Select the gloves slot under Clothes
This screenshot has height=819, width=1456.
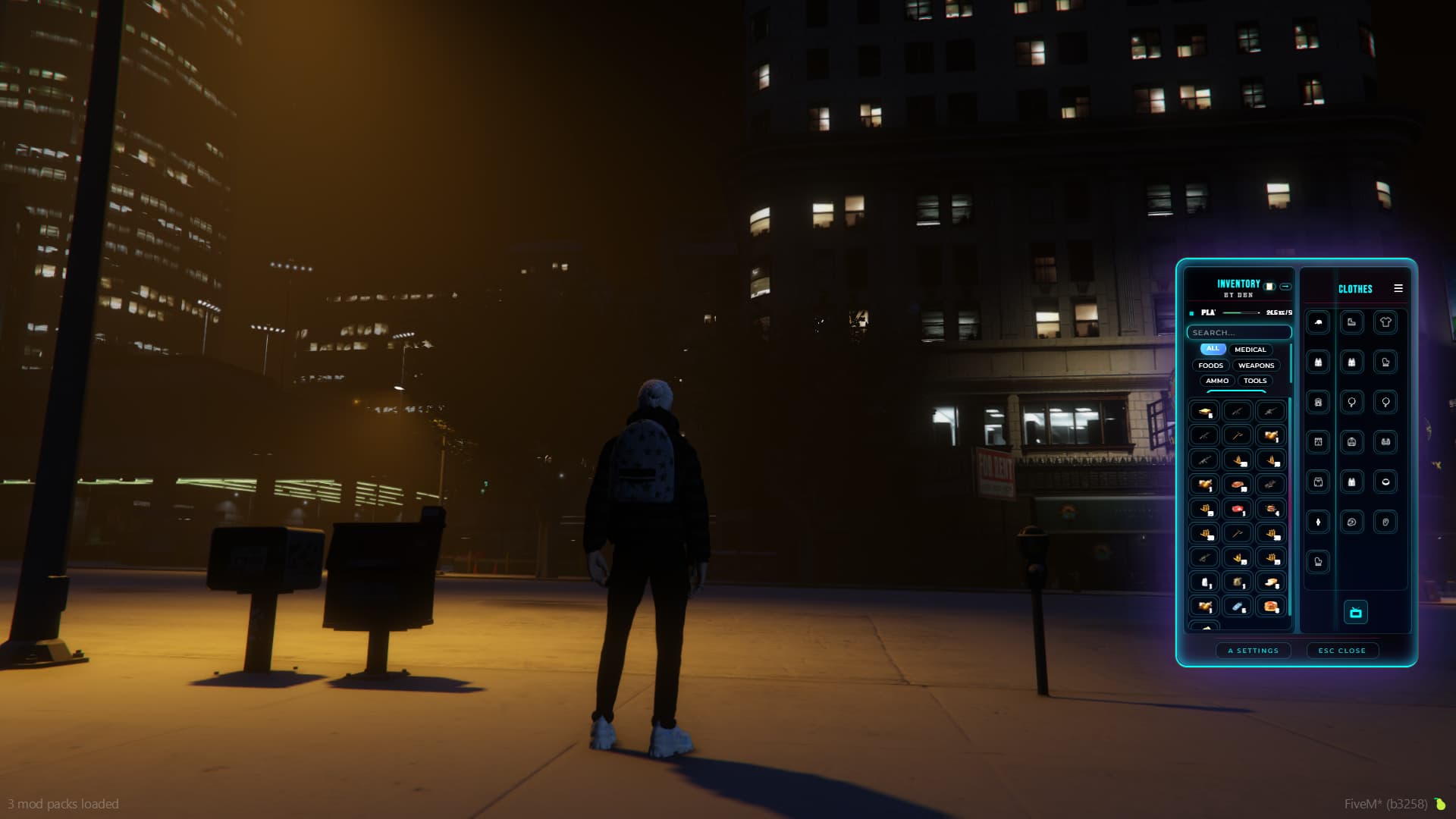tap(1385, 361)
